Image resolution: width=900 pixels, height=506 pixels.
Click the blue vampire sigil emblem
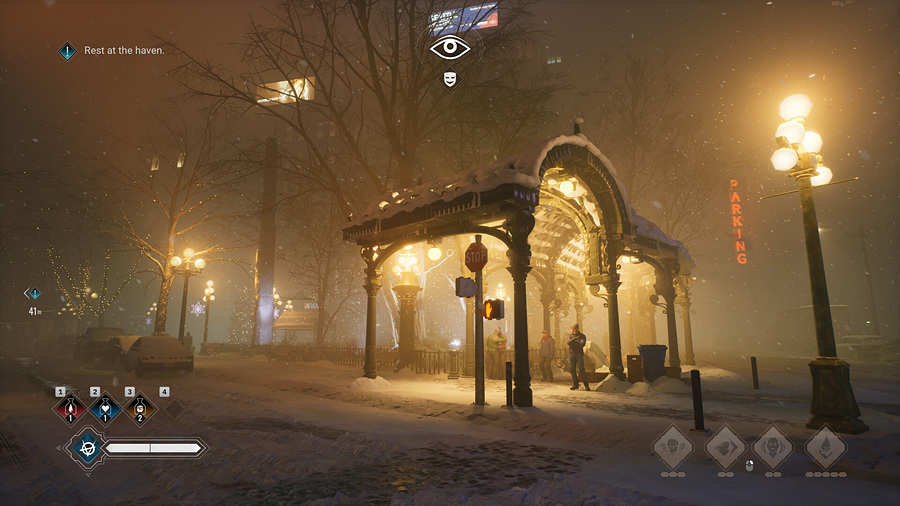85,448
